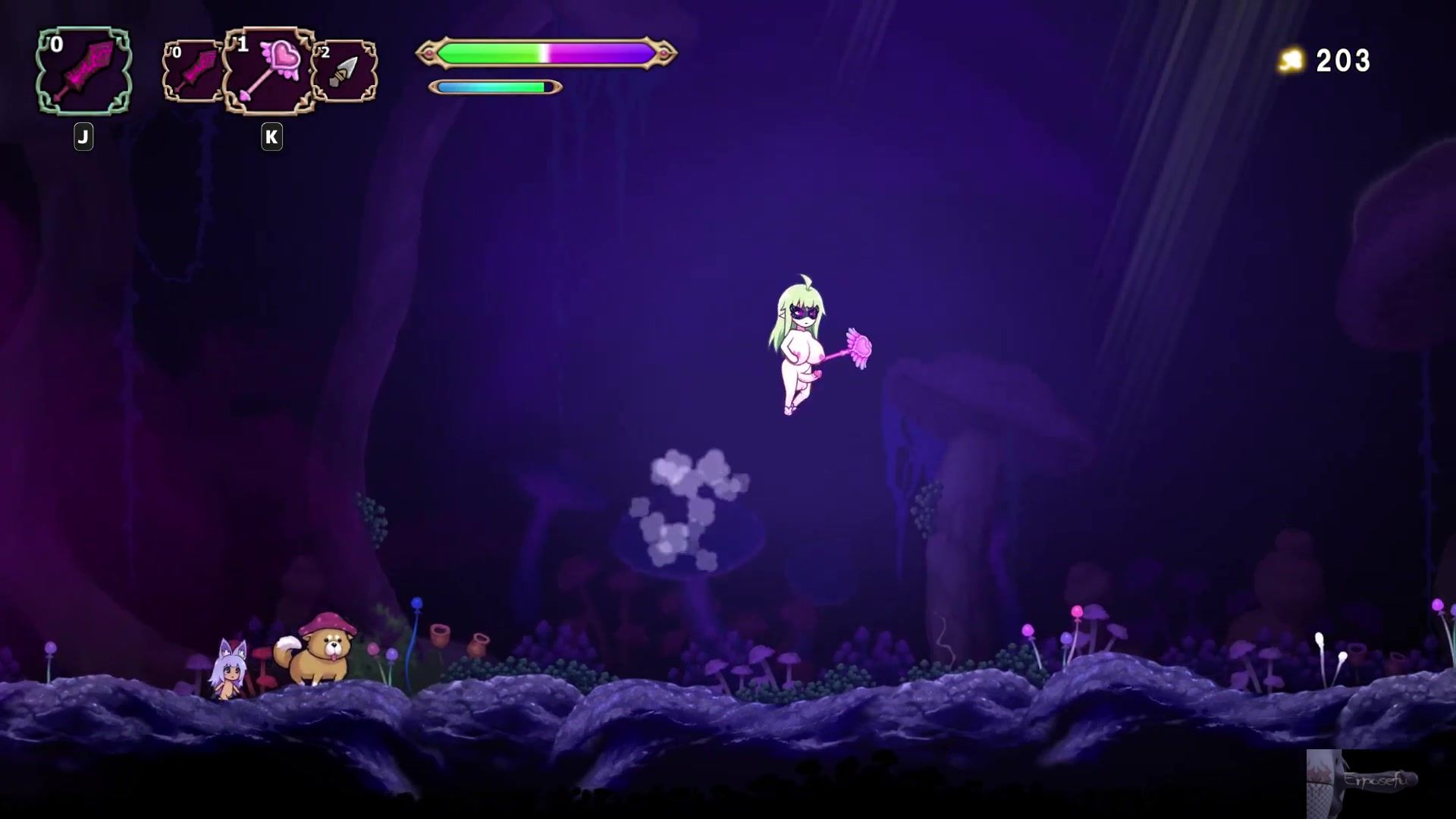Select the large teal-framed crimson sword slot
Viewport: 1456px width, 819px height.
pyautogui.click(x=83, y=71)
